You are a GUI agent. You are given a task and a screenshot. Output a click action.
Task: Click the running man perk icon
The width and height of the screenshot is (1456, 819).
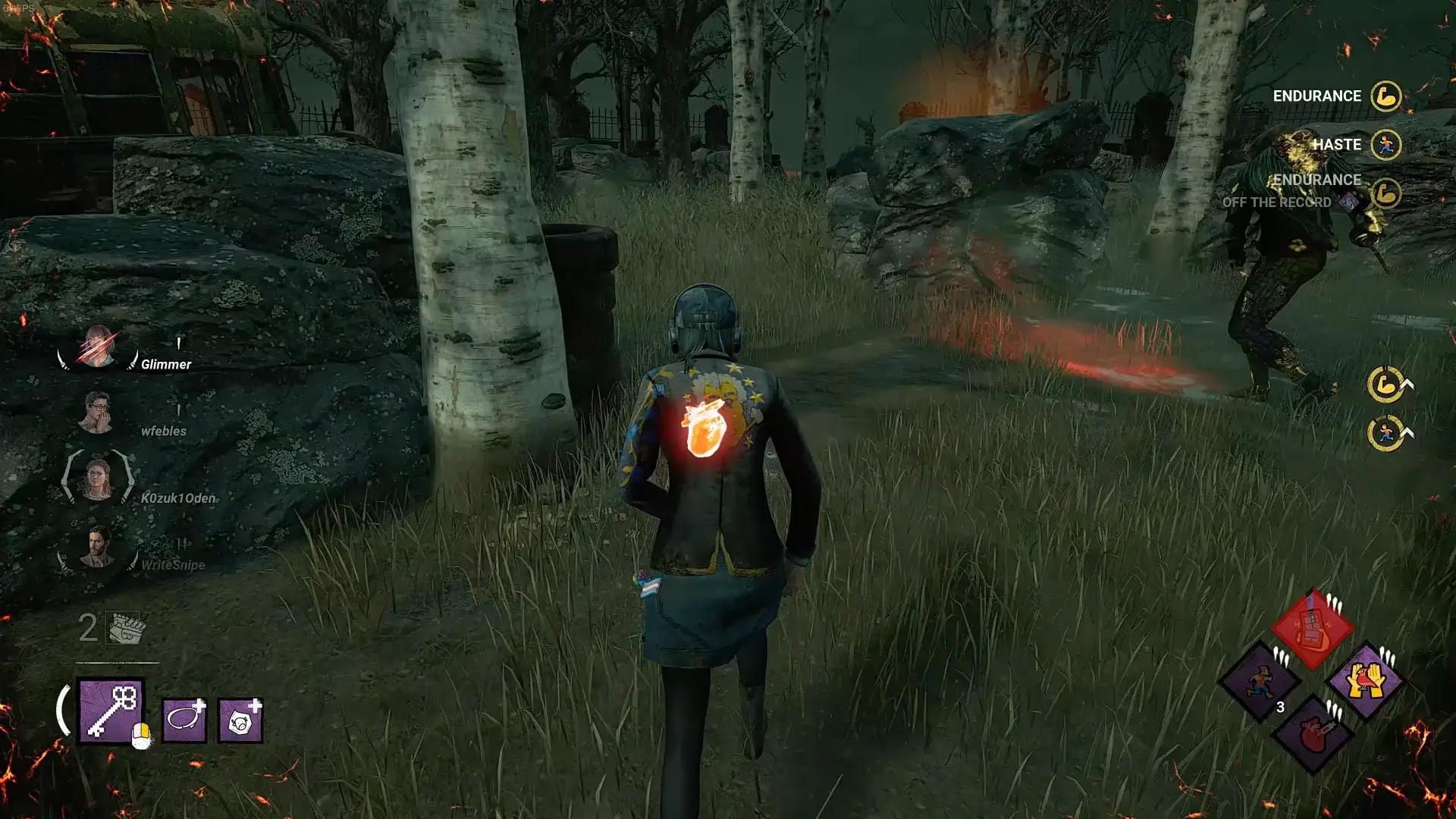click(1260, 680)
